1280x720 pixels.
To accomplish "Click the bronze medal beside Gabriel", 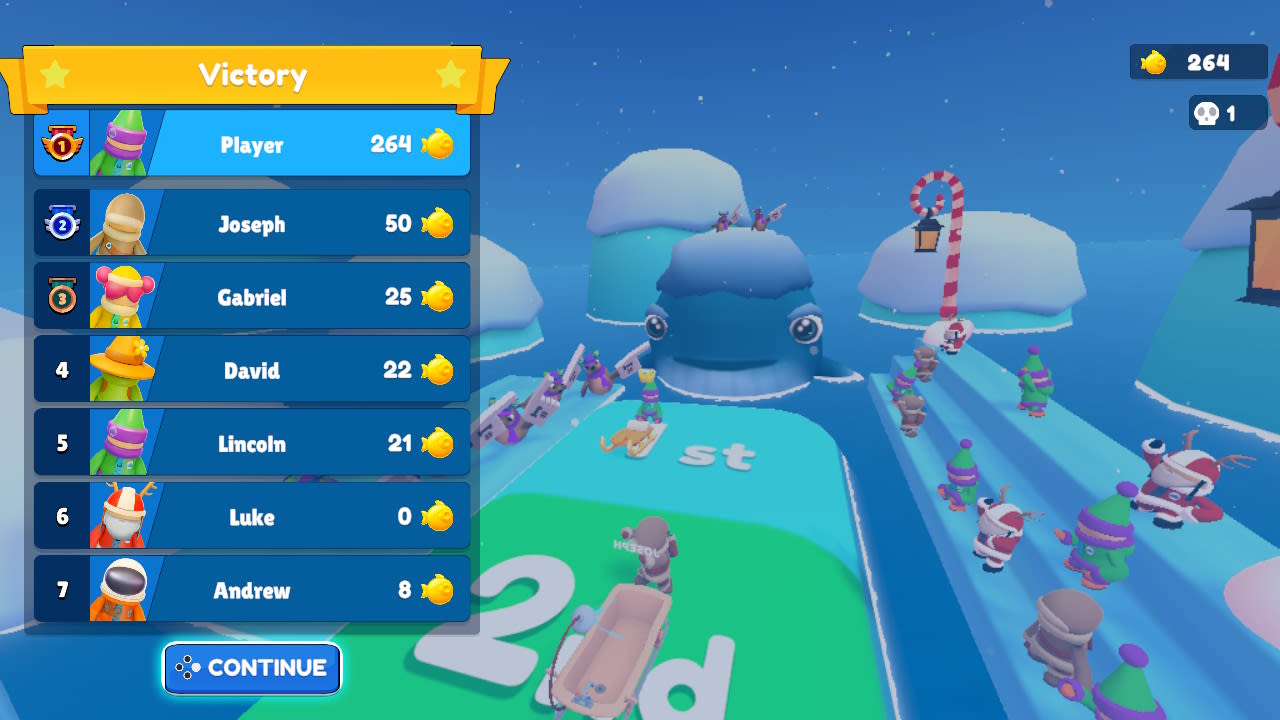I will 62,297.
